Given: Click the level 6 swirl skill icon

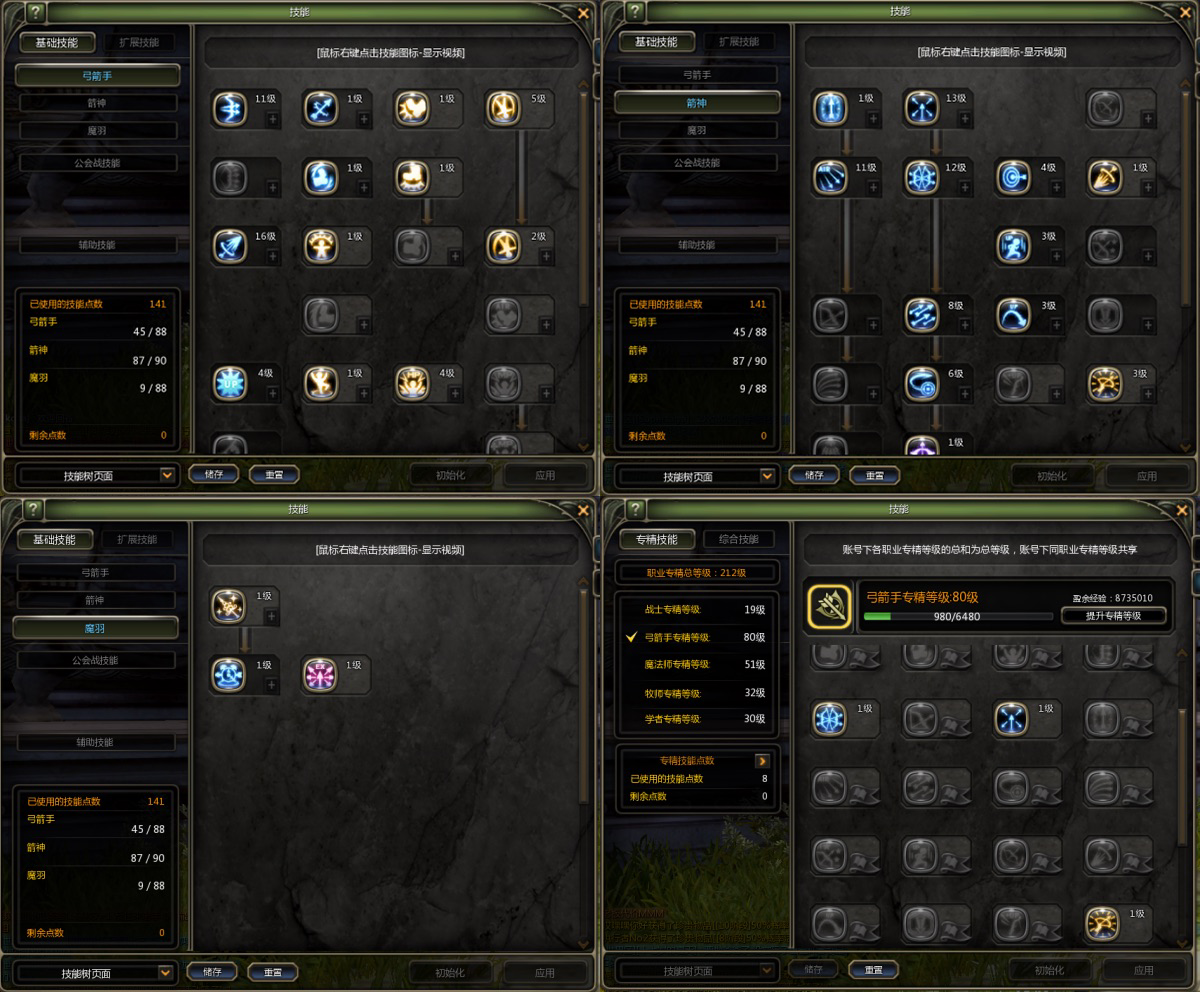Looking at the screenshot, I should click(x=921, y=383).
